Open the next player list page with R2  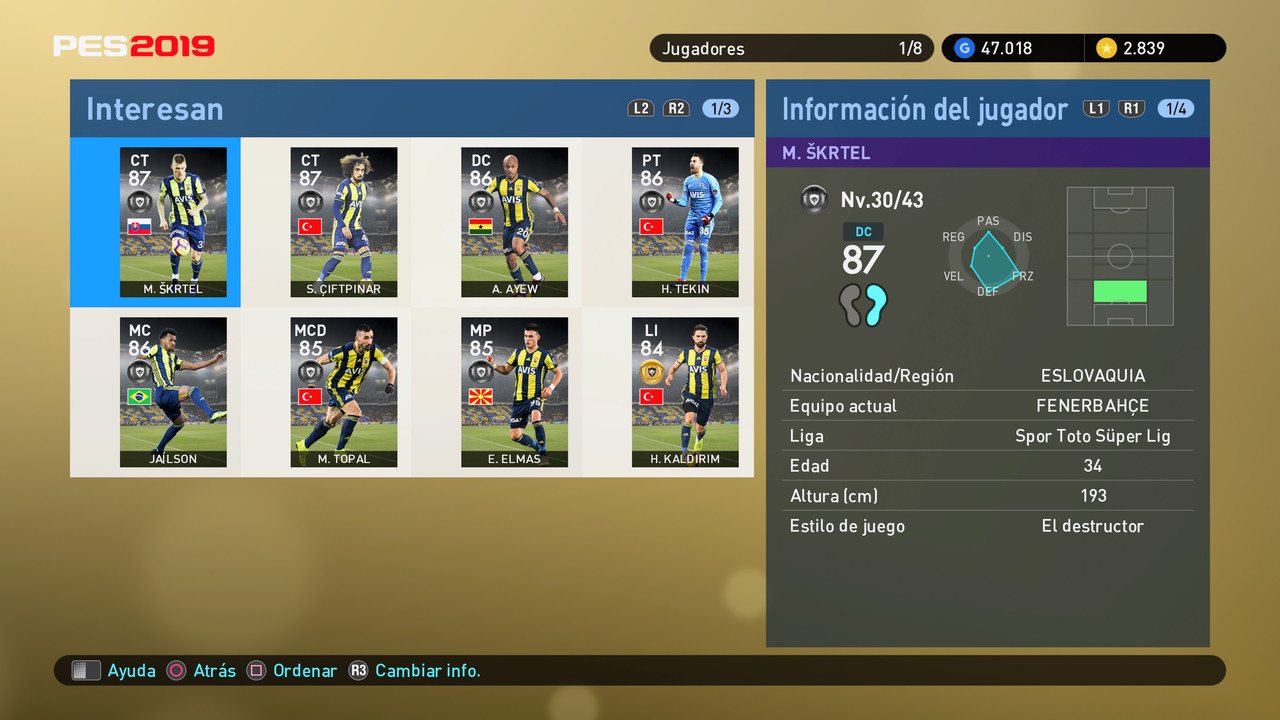(x=676, y=108)
